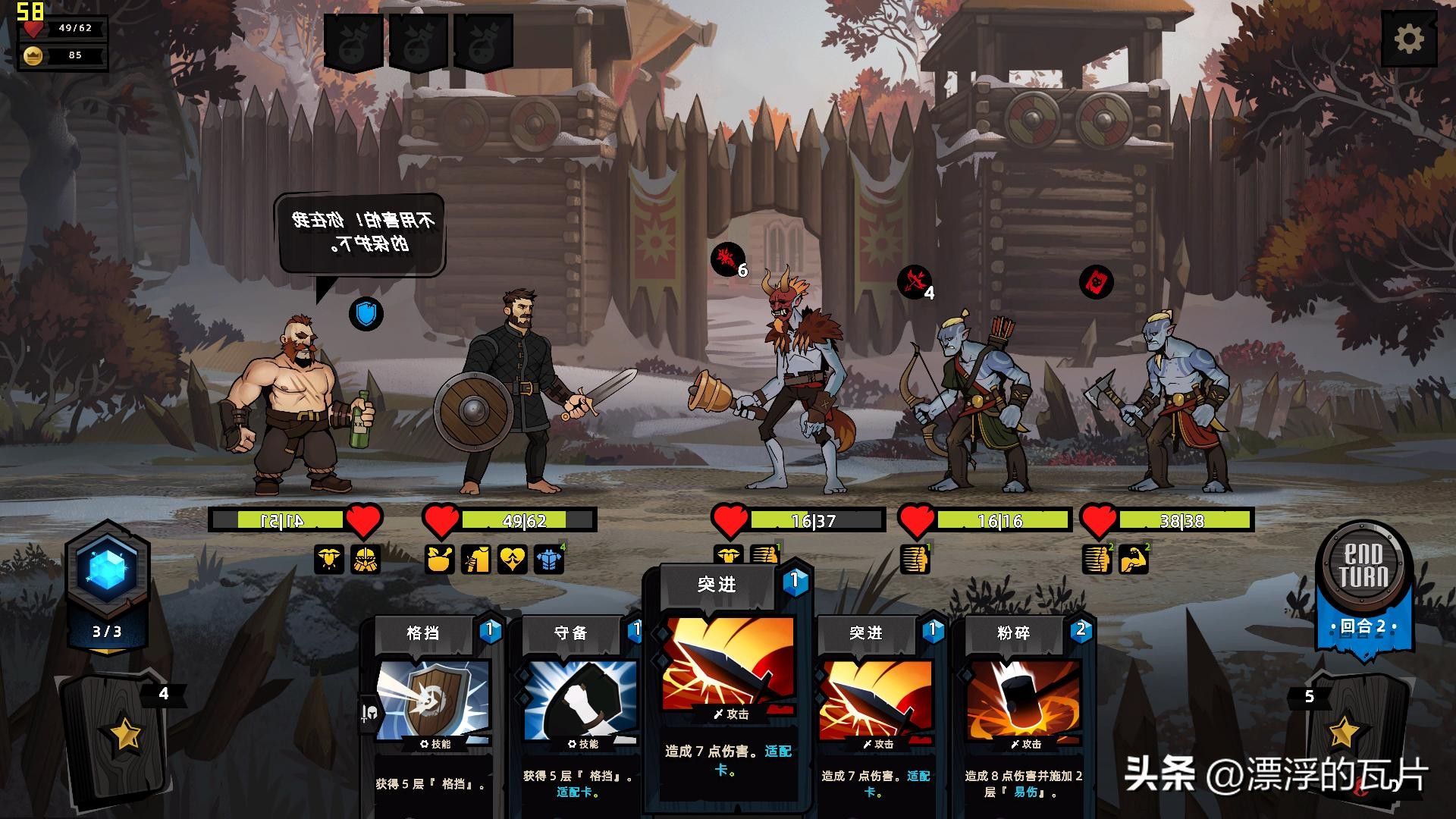Inspect the archer's 4 damage intent

(x=915, y=282)
